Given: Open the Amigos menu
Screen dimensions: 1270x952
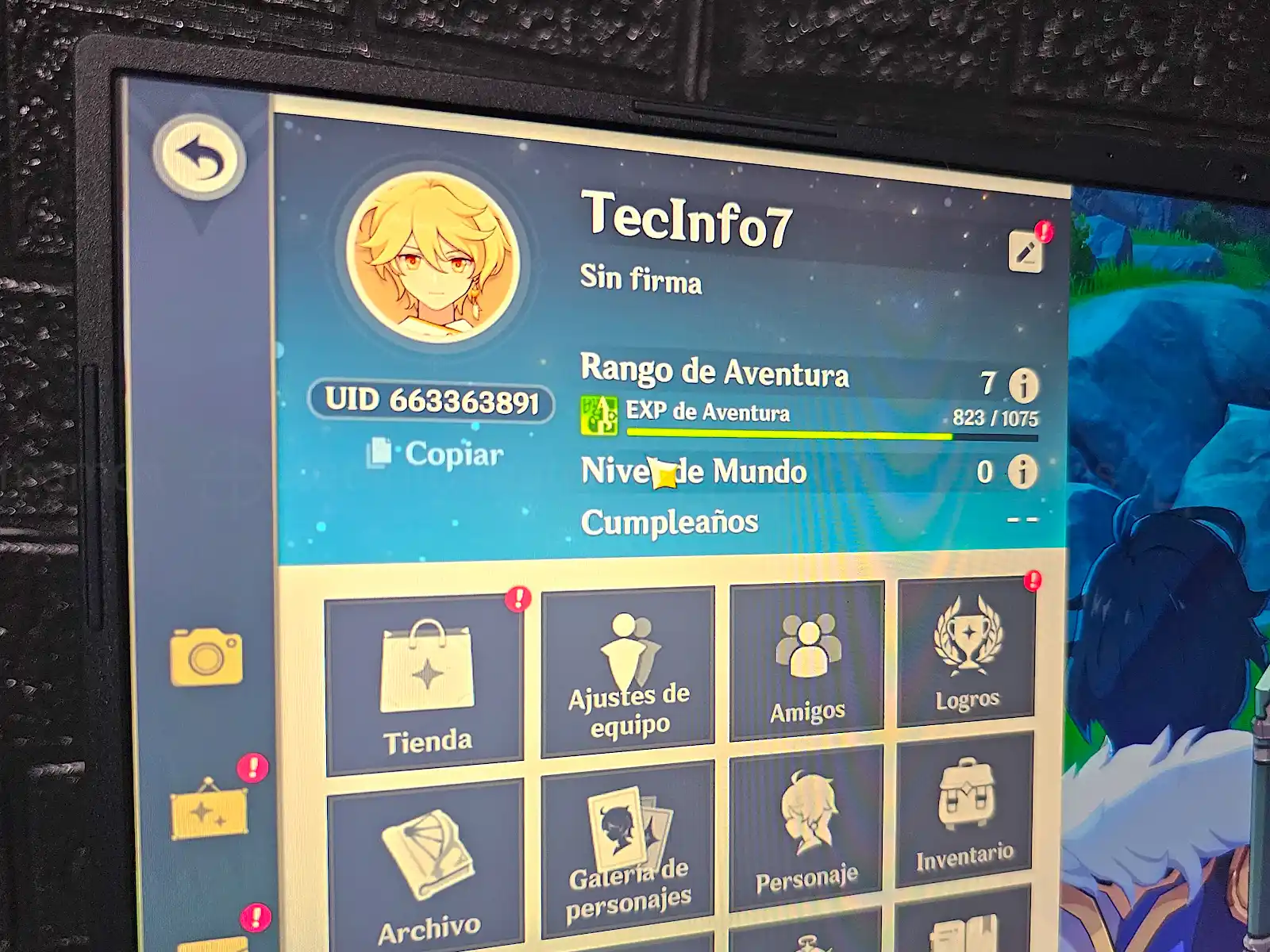Looking at the screenshot, I should pyautogui.click(x=806, y=662).
